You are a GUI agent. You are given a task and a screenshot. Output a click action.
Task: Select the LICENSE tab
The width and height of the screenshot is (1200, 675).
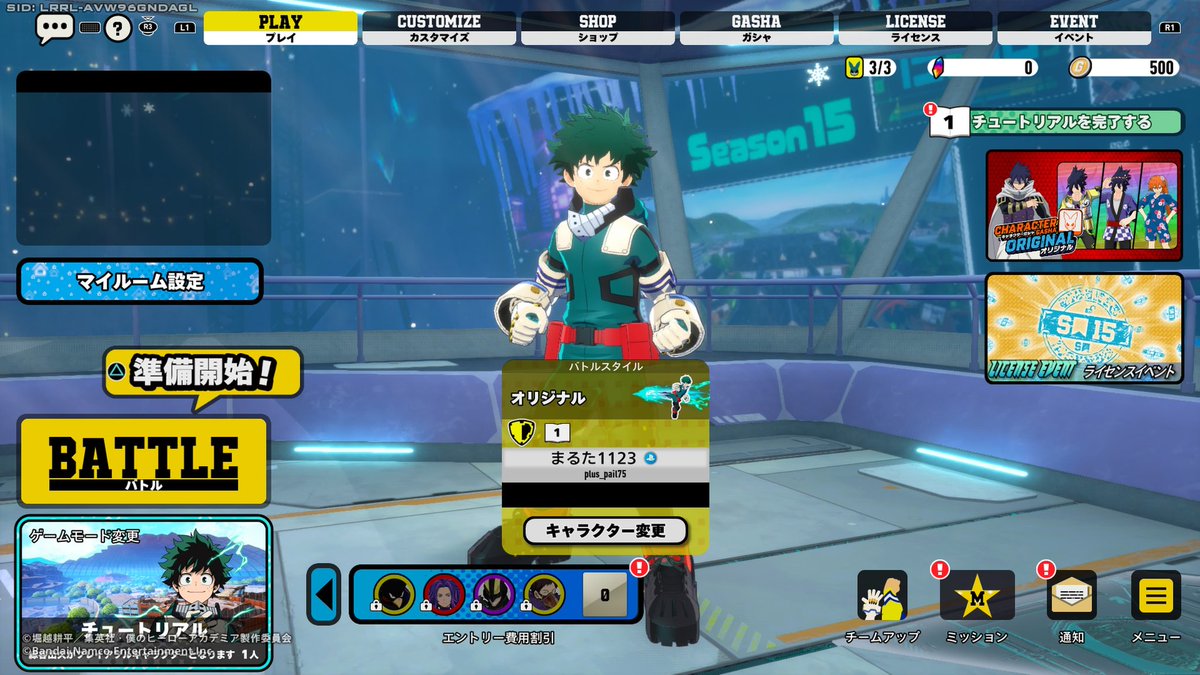tap(915, 27)
